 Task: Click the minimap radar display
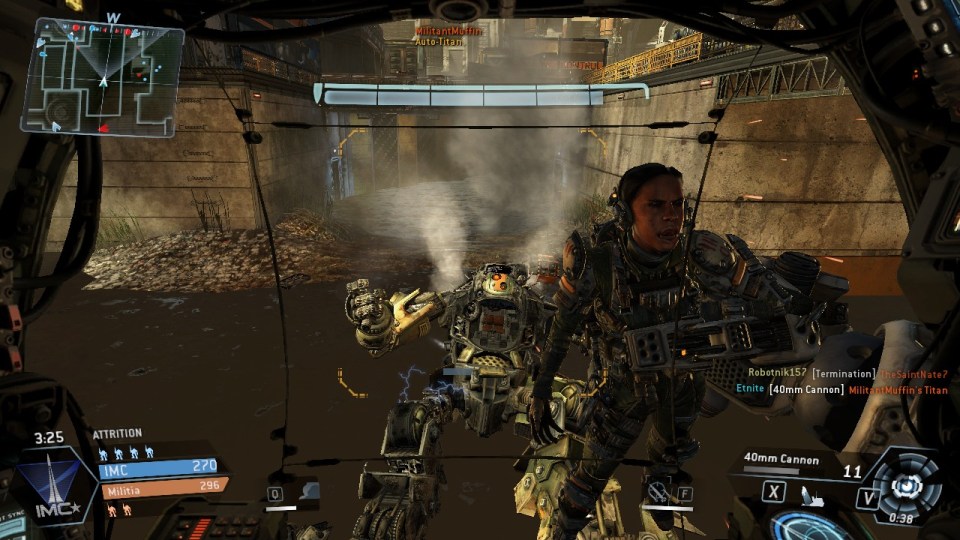[102, 77]
